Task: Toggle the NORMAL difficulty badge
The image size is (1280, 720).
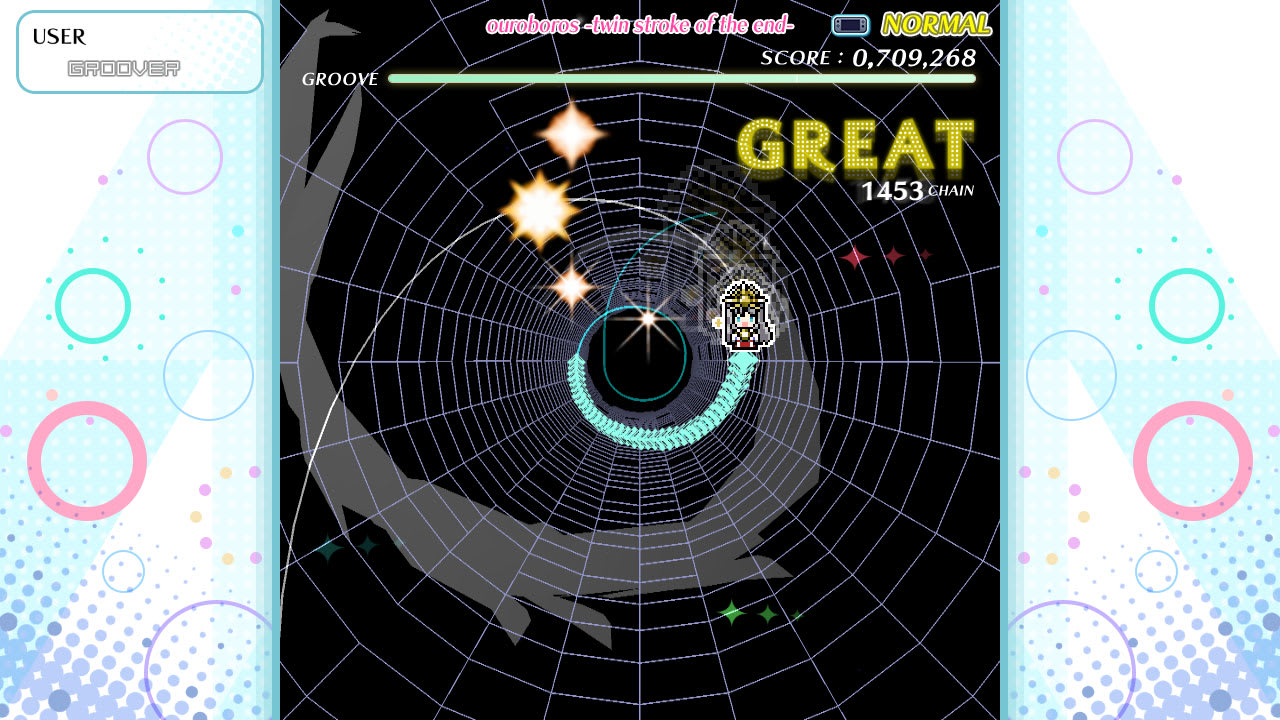Action: tap(934, 22)
